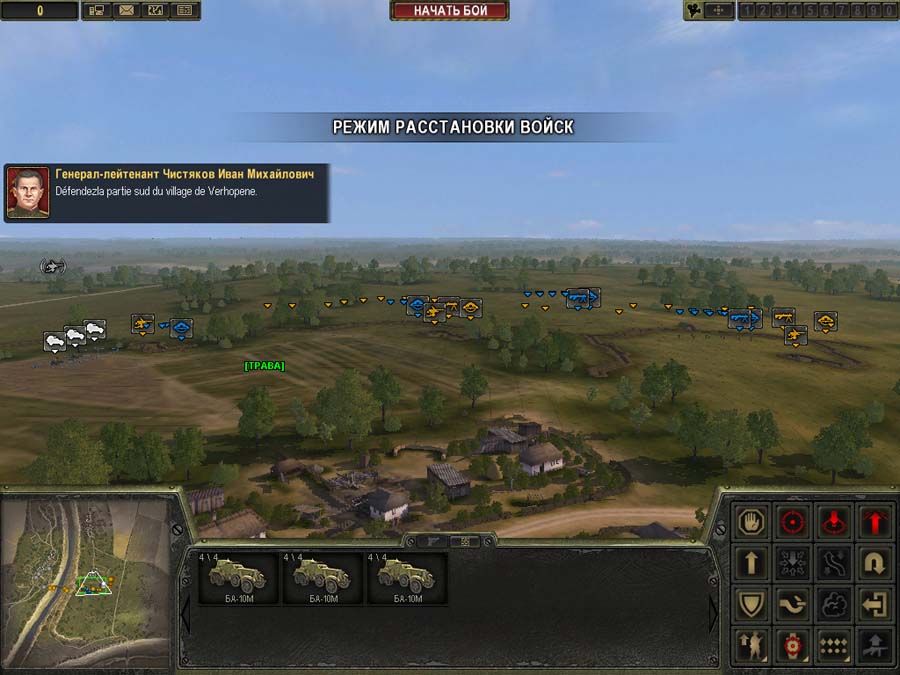Click the exit arrow through door command
This screenshot has height=675, width=900.
(875, 604)
